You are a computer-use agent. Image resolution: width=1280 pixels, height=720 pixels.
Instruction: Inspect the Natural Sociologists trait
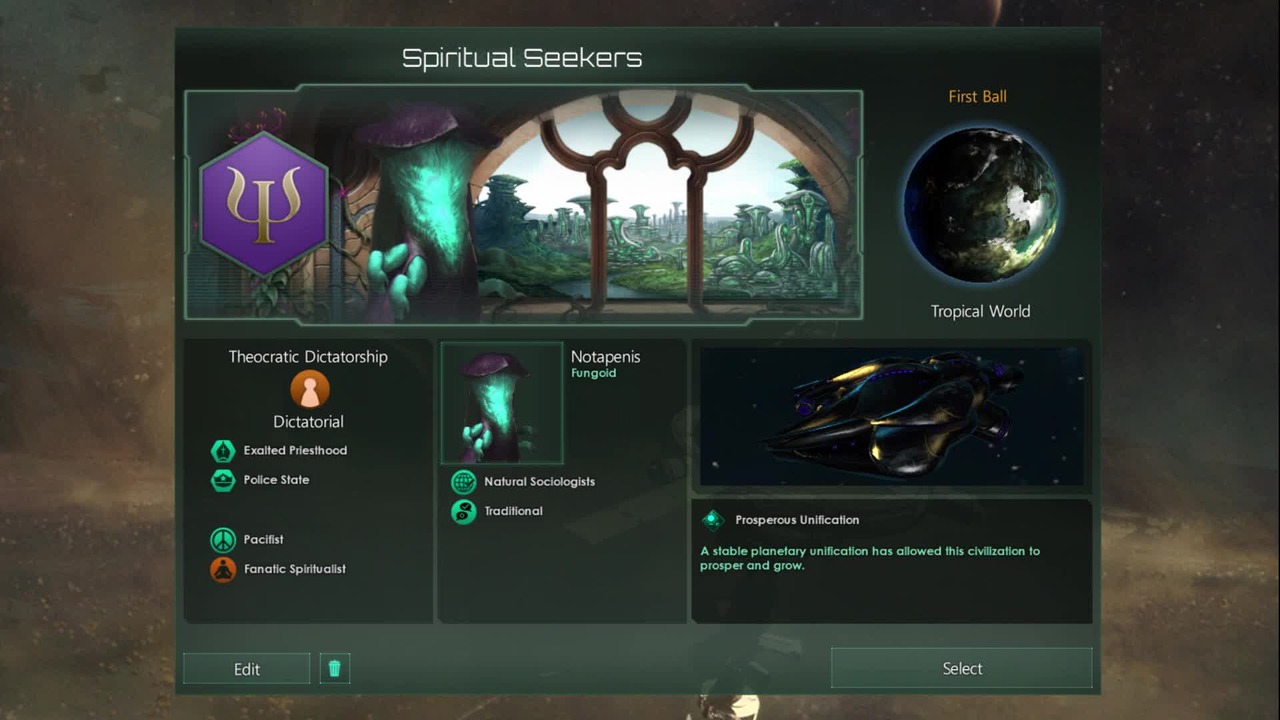pyautogui.click(x=464, y=482)
